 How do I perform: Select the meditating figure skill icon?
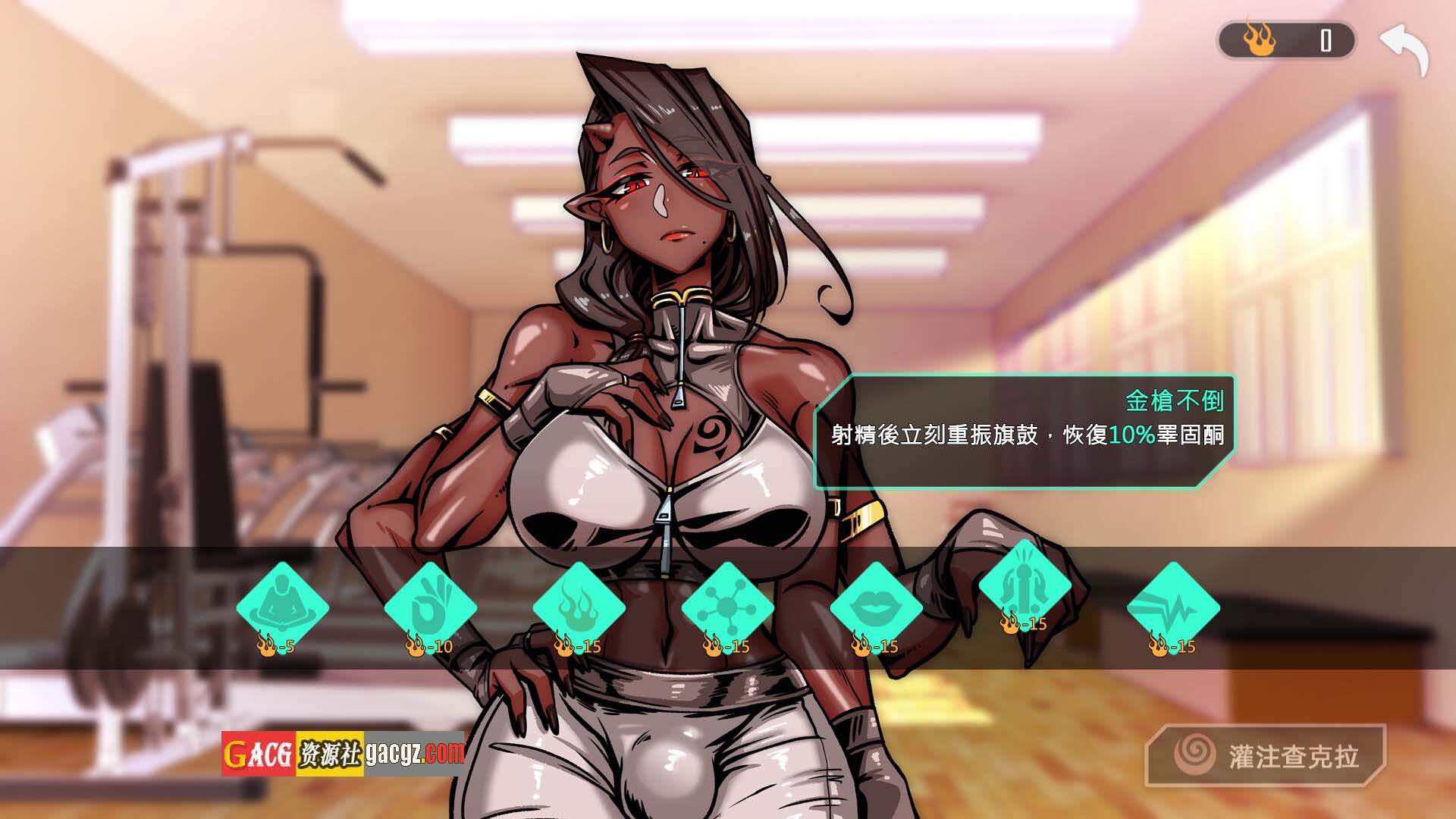point(282,607)
